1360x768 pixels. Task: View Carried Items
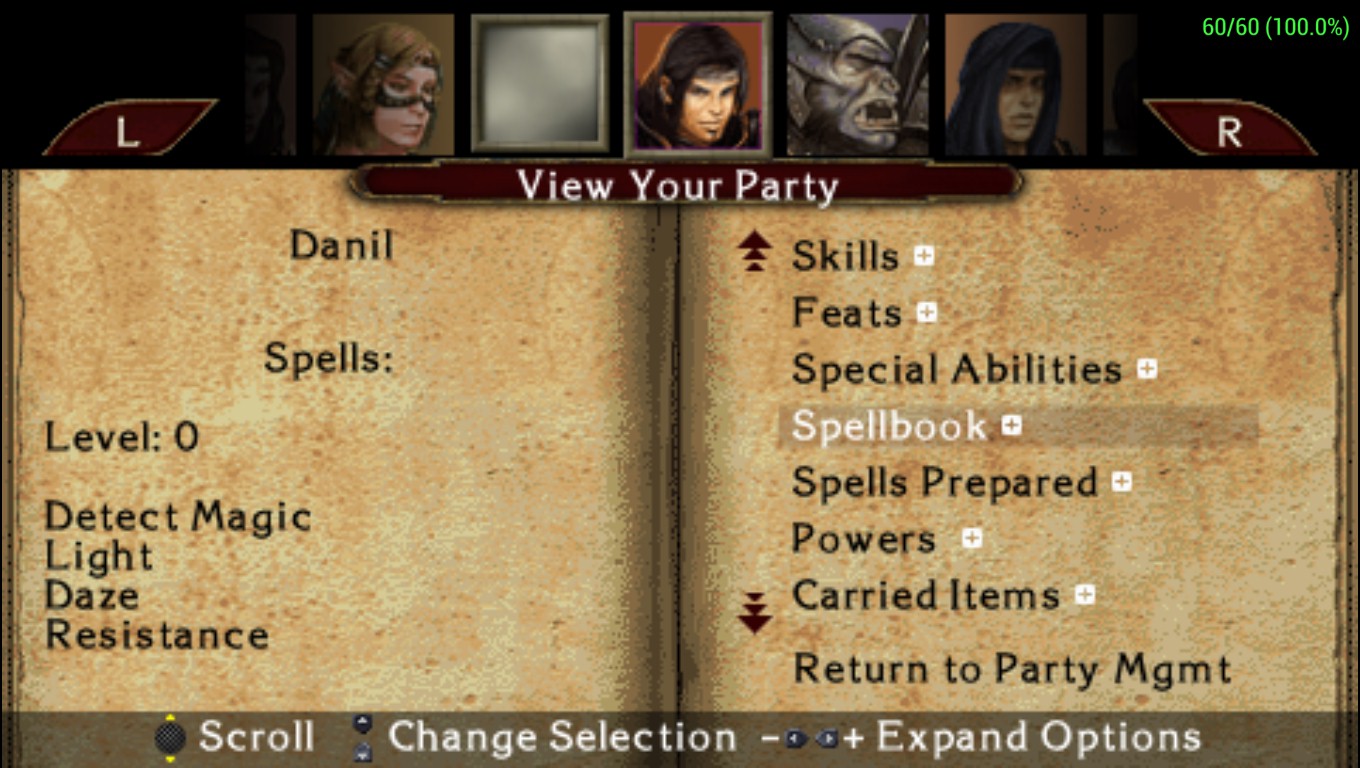click(x=925, y=596)
